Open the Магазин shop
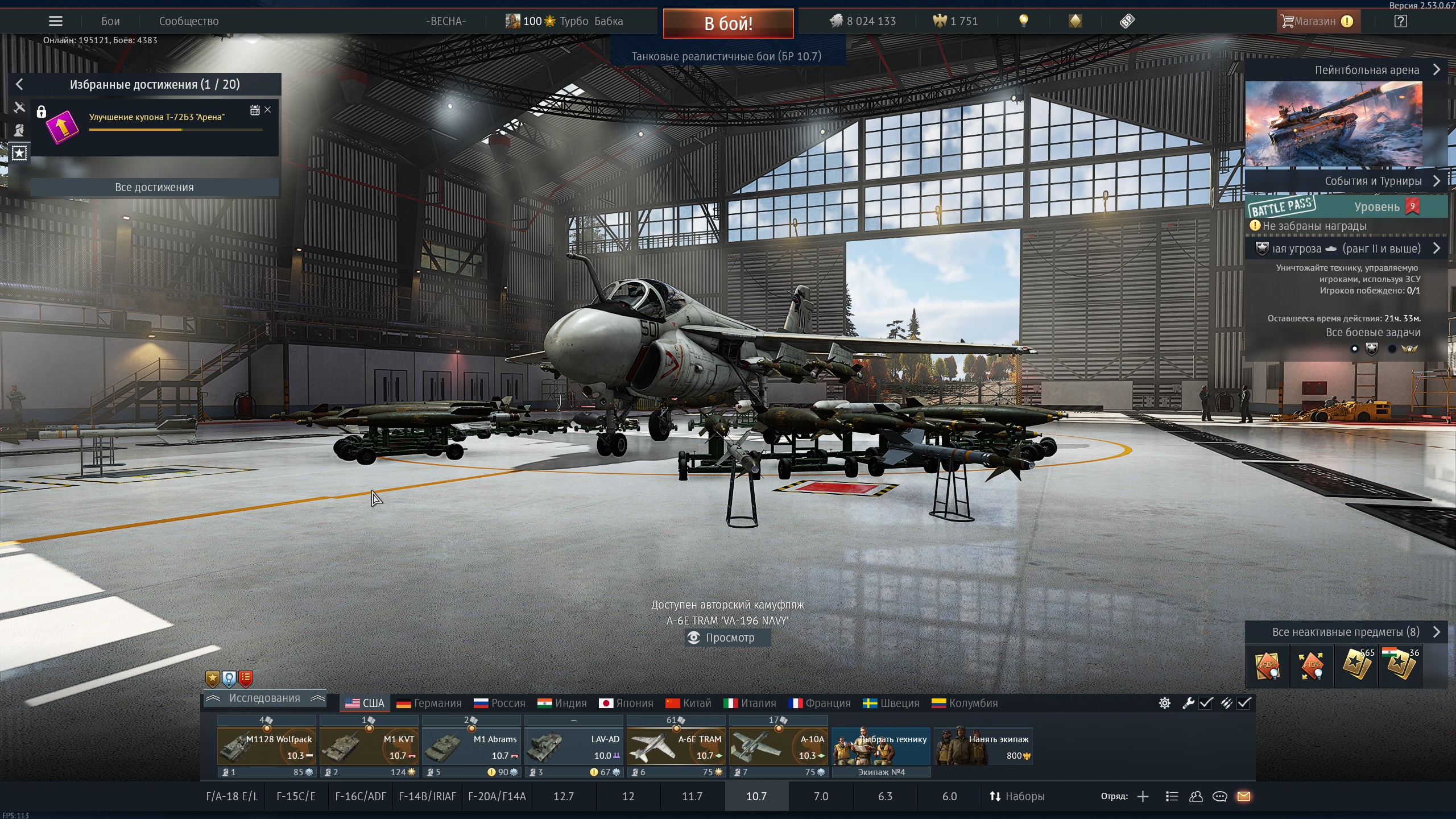 1316,22
